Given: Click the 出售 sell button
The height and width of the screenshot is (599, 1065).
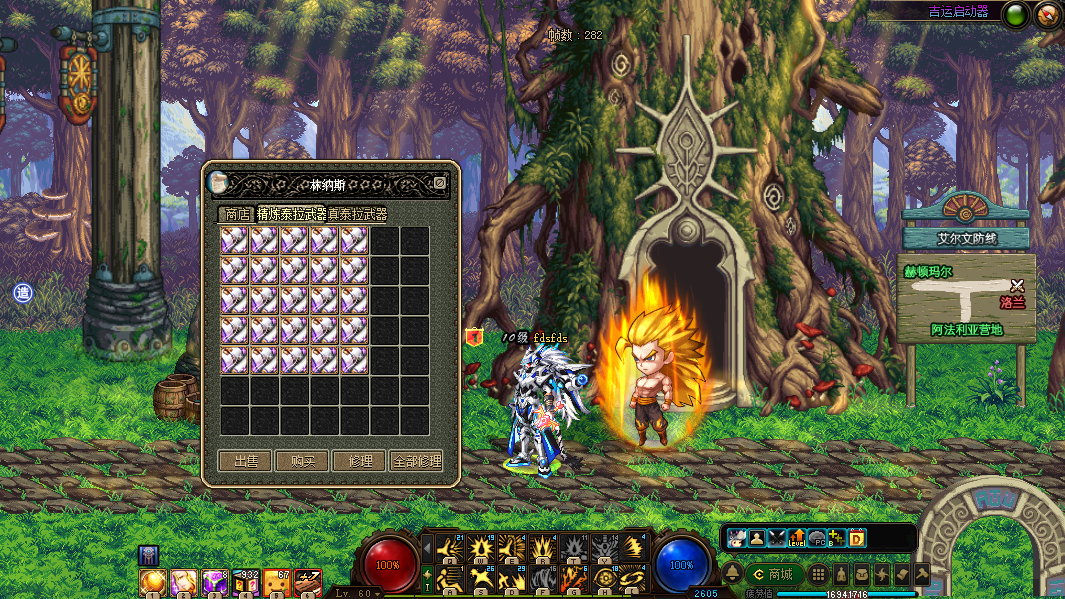Looking at the screenshot, I should pos(246,461).
